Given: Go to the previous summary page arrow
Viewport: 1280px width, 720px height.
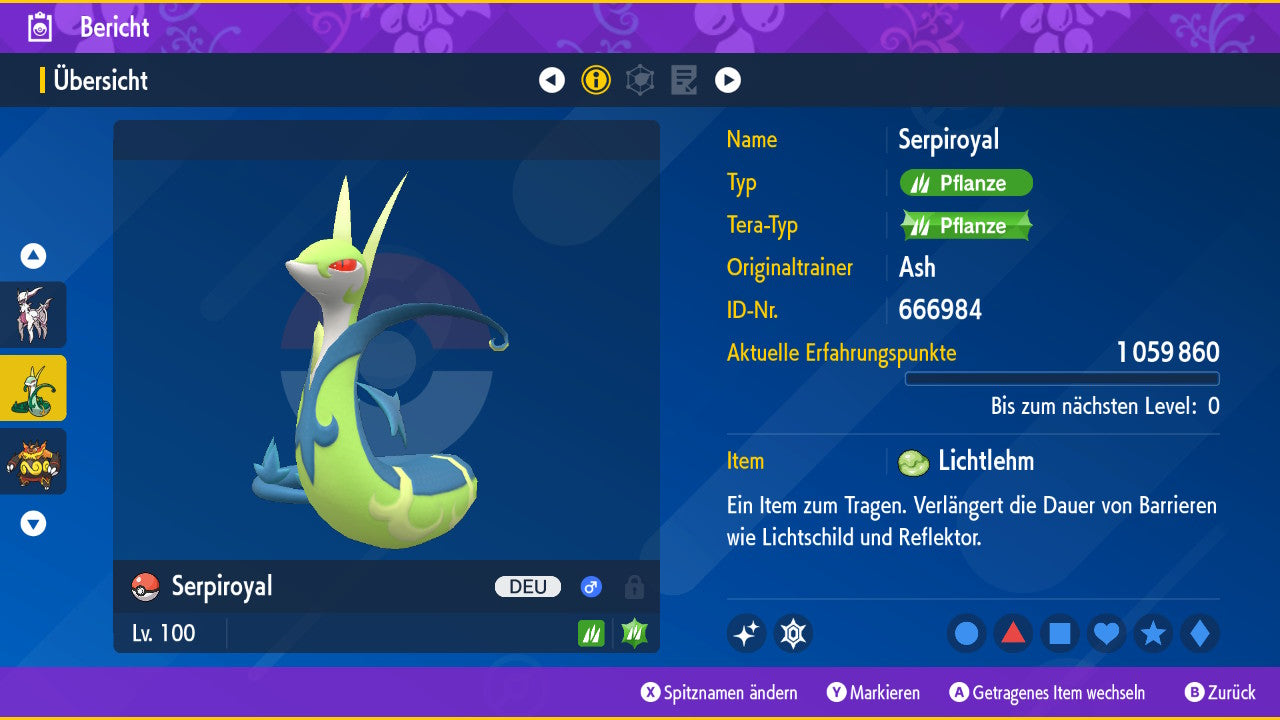Looking at the screenshot, I should (552, 80).
